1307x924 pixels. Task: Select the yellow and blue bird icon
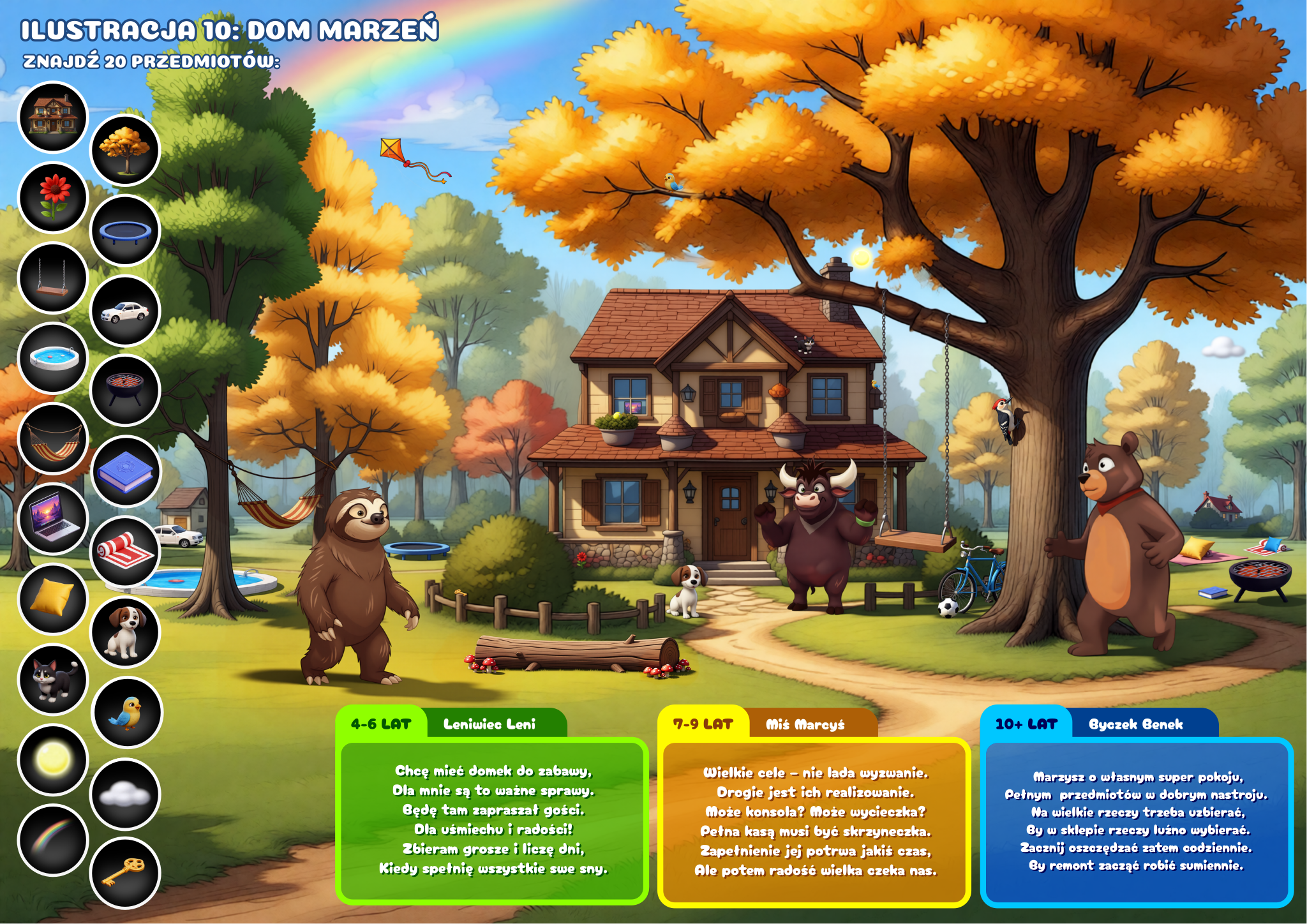pos(126,712)
